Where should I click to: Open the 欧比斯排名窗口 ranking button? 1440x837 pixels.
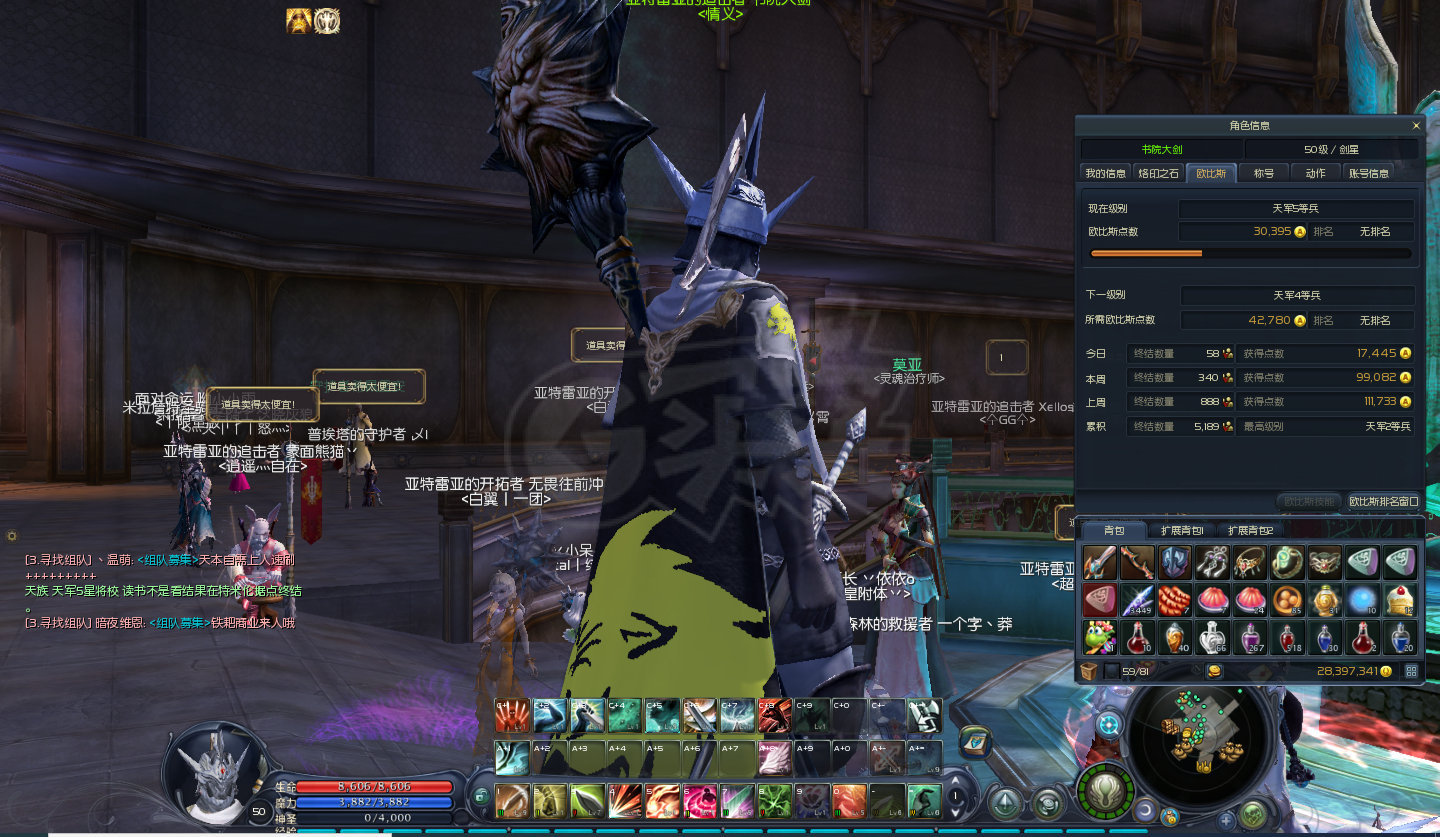(1383, 501)
